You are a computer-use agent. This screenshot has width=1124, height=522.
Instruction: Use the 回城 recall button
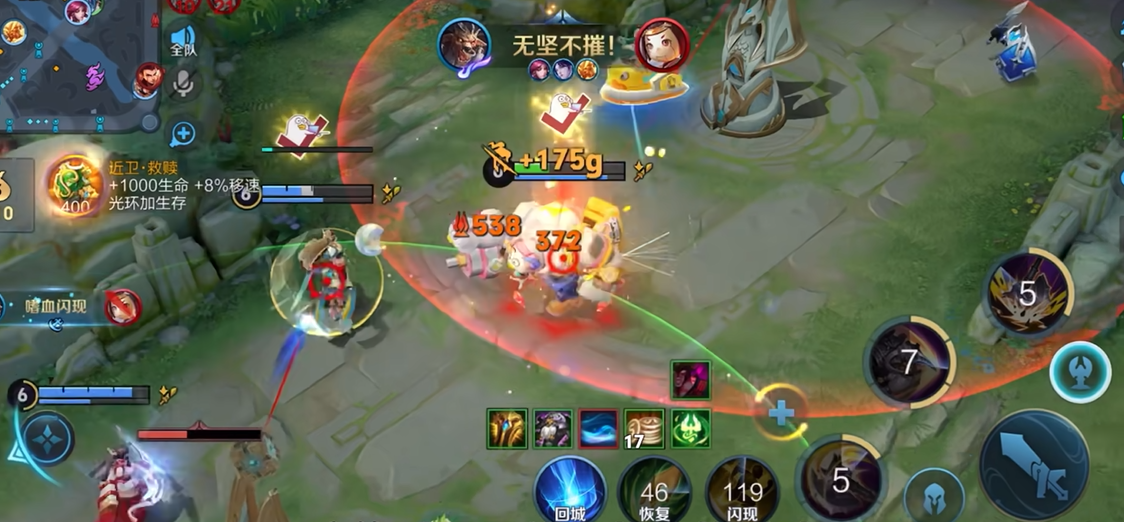click(570, 490)
